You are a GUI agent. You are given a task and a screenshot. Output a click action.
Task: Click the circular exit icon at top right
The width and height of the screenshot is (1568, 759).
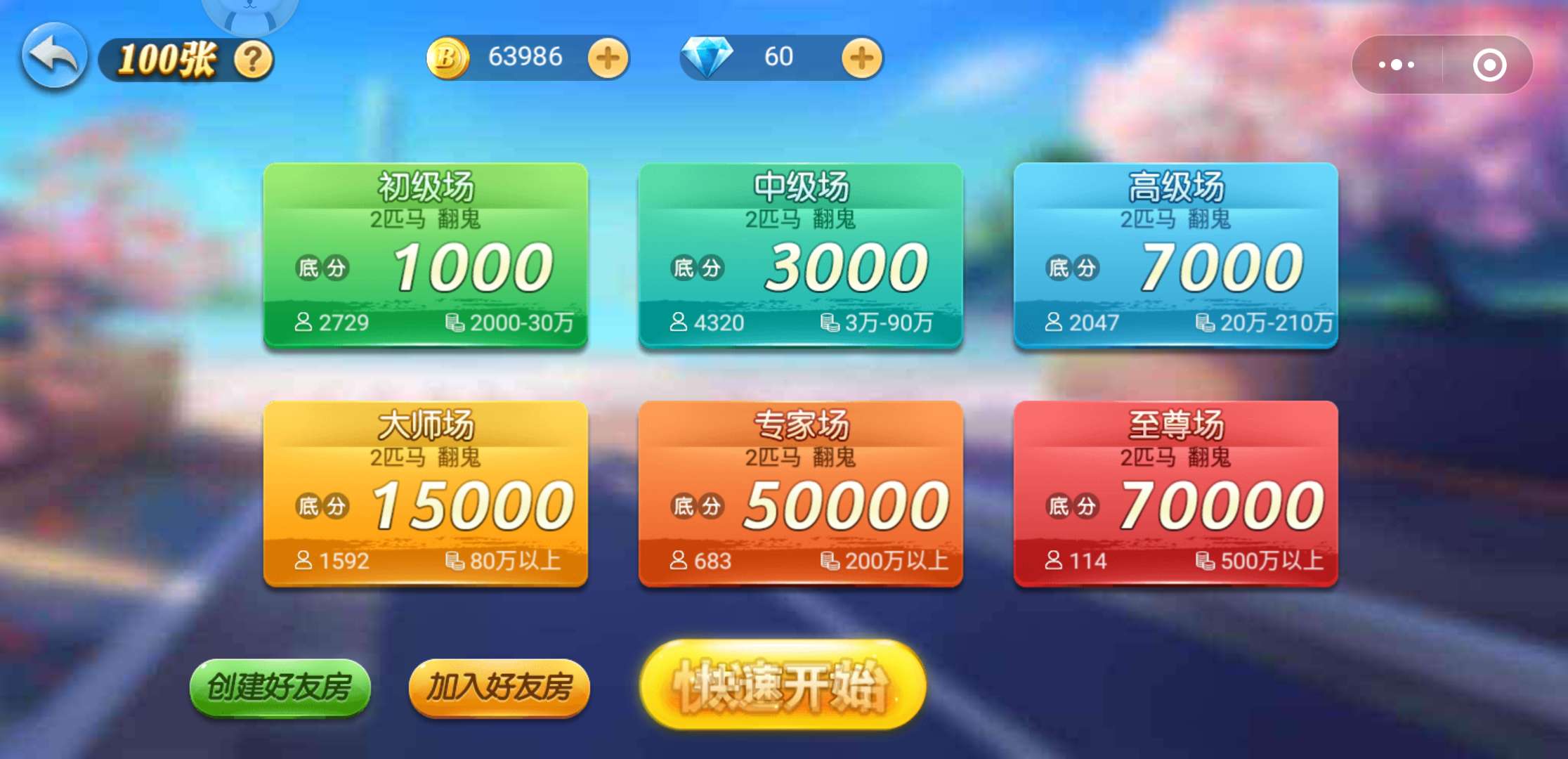pos(1487,63)
